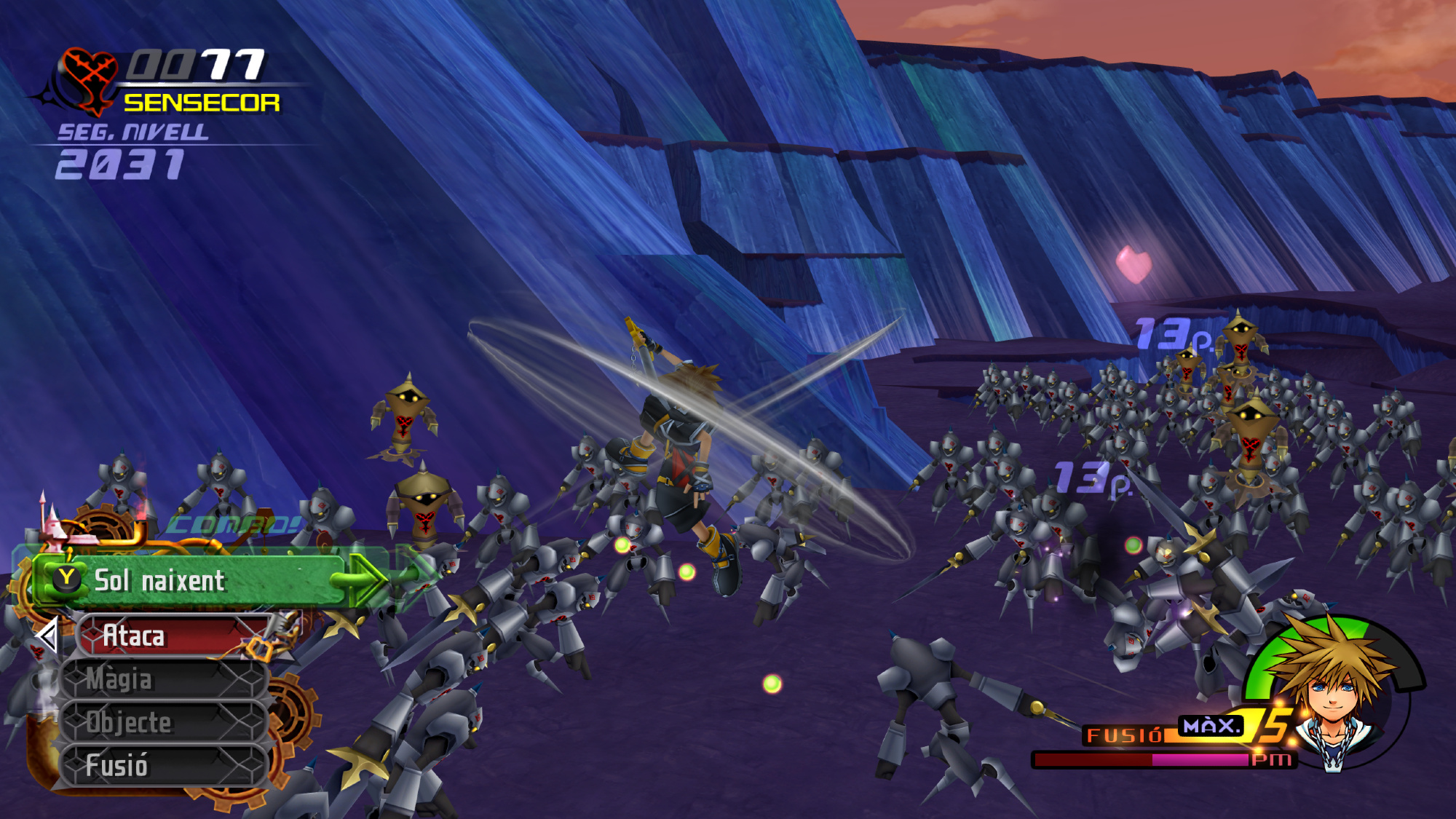
Task: Choose Màgia from the command menu
Action: click(164, 679)
